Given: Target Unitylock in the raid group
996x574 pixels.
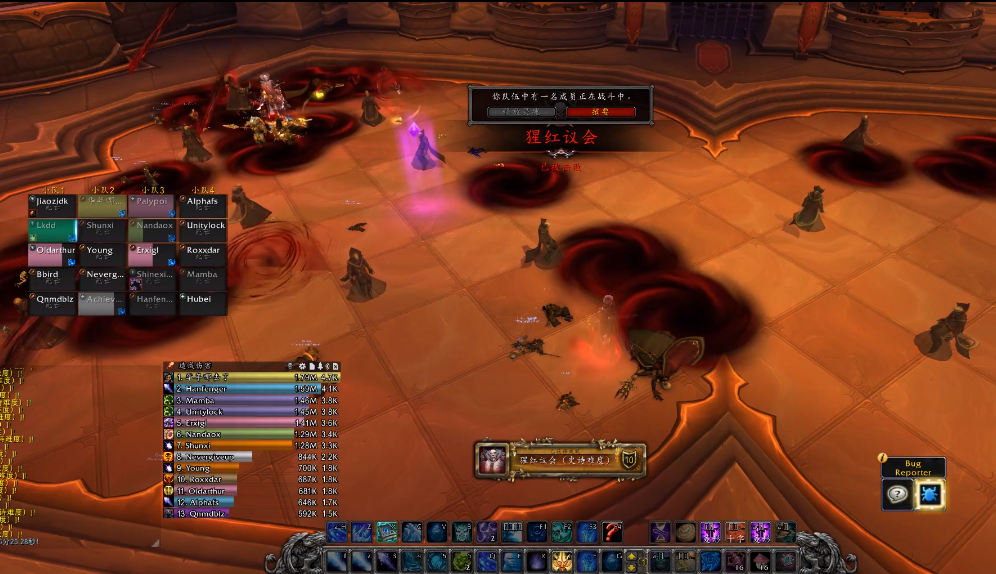Looking at the screenshot, I should pos(203,230).
